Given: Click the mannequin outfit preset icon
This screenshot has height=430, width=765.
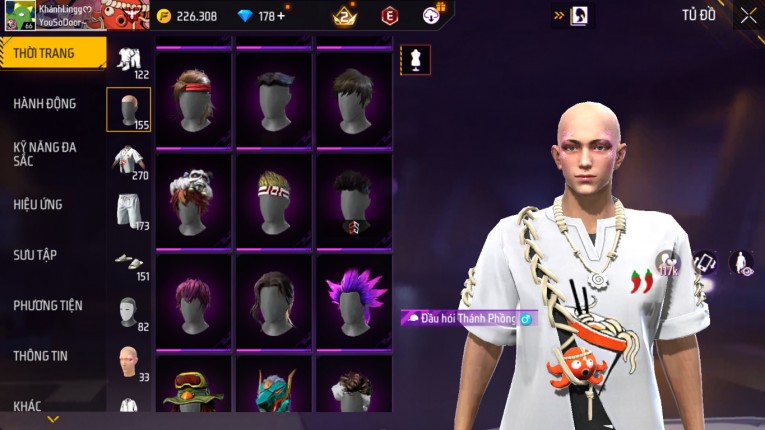Looking at the screenshot, I should pos(415,59).
